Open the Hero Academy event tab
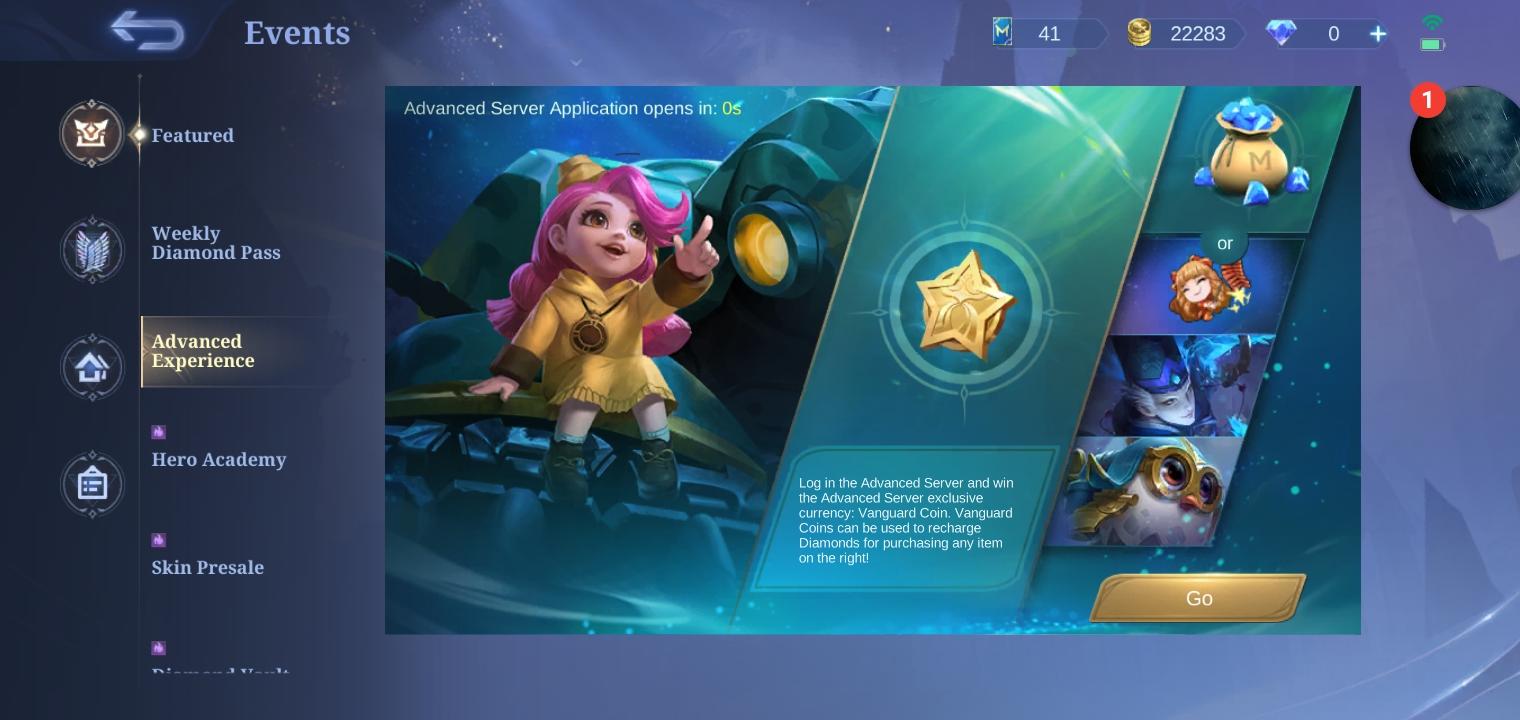The width and height of the screenshot is (1520, 720). pyautogui.click(x=219, y=459)
